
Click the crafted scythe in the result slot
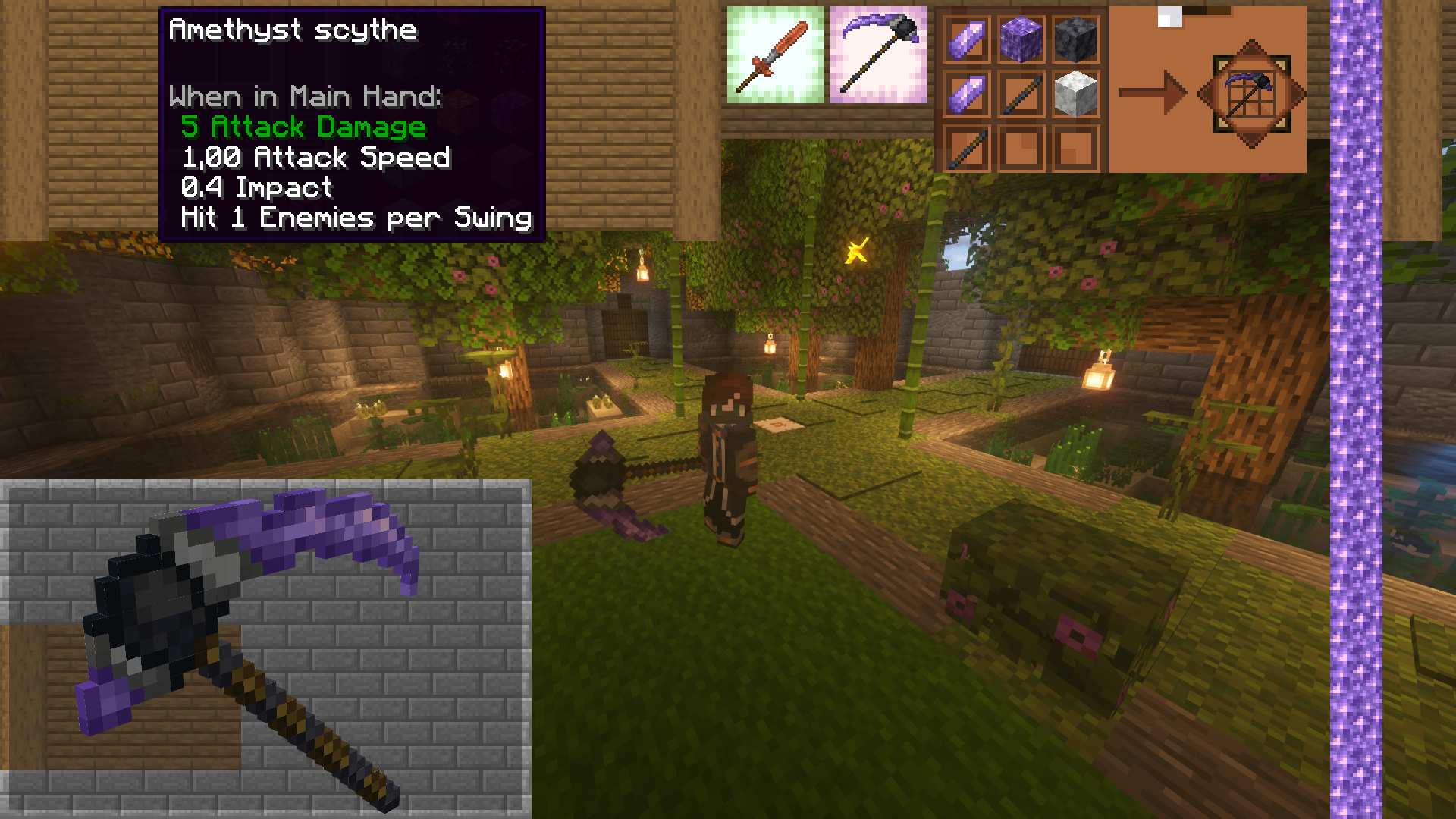[1251, 91]
